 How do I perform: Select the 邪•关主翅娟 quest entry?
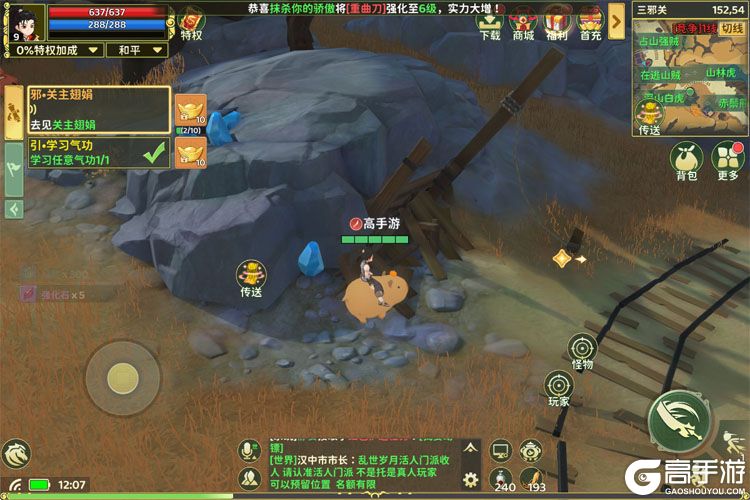coord(98,110)
